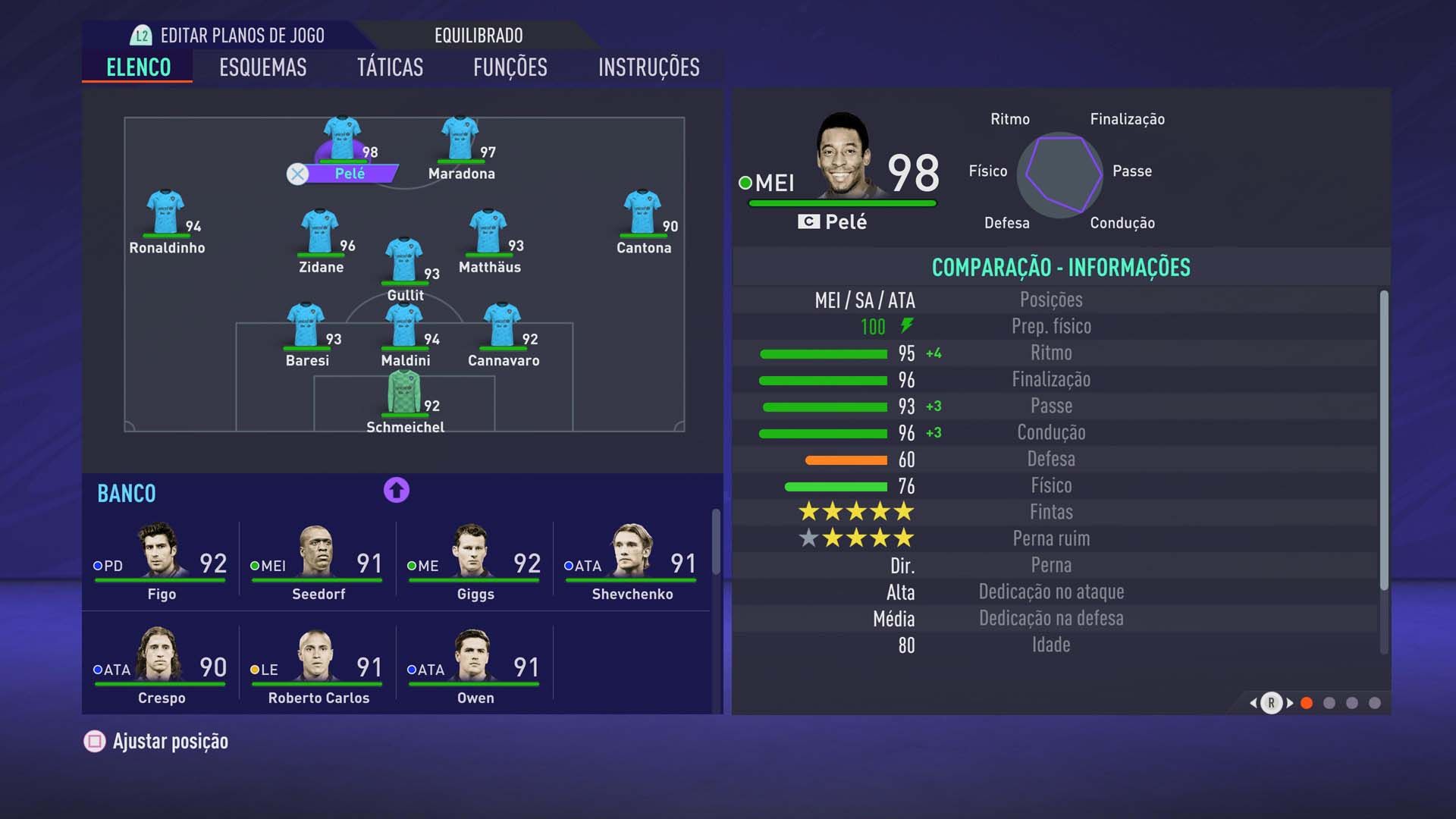1456x819 pixels.
Task: Click the left arrow beside the R button
Action: (1252, 704)
